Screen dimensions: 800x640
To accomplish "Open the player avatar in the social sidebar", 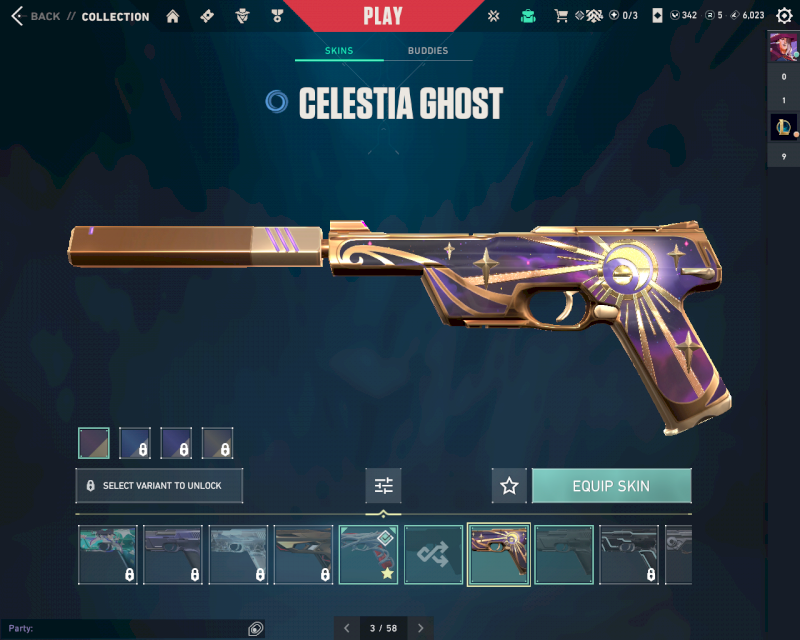I will click(783, 47).
